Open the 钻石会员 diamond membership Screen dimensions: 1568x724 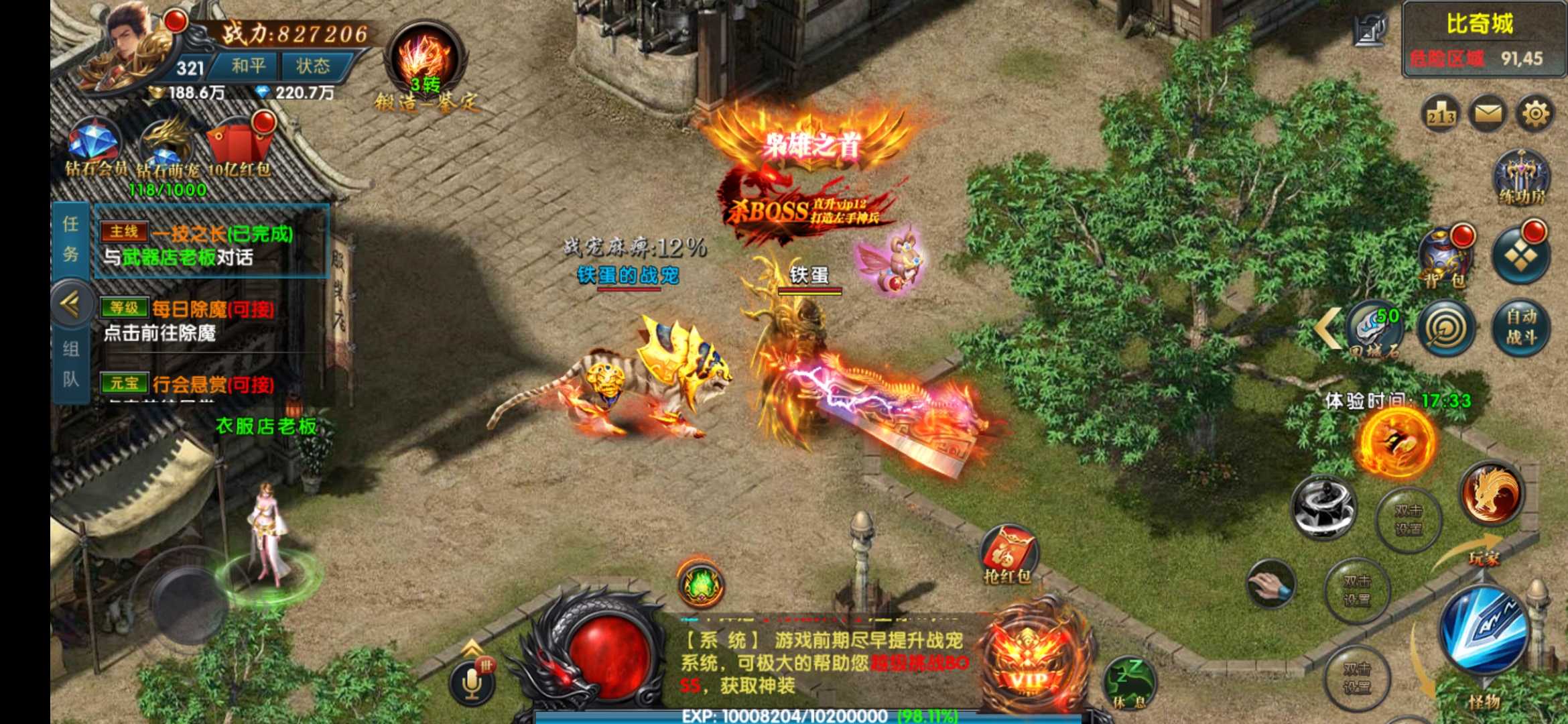tap(95, 149)
